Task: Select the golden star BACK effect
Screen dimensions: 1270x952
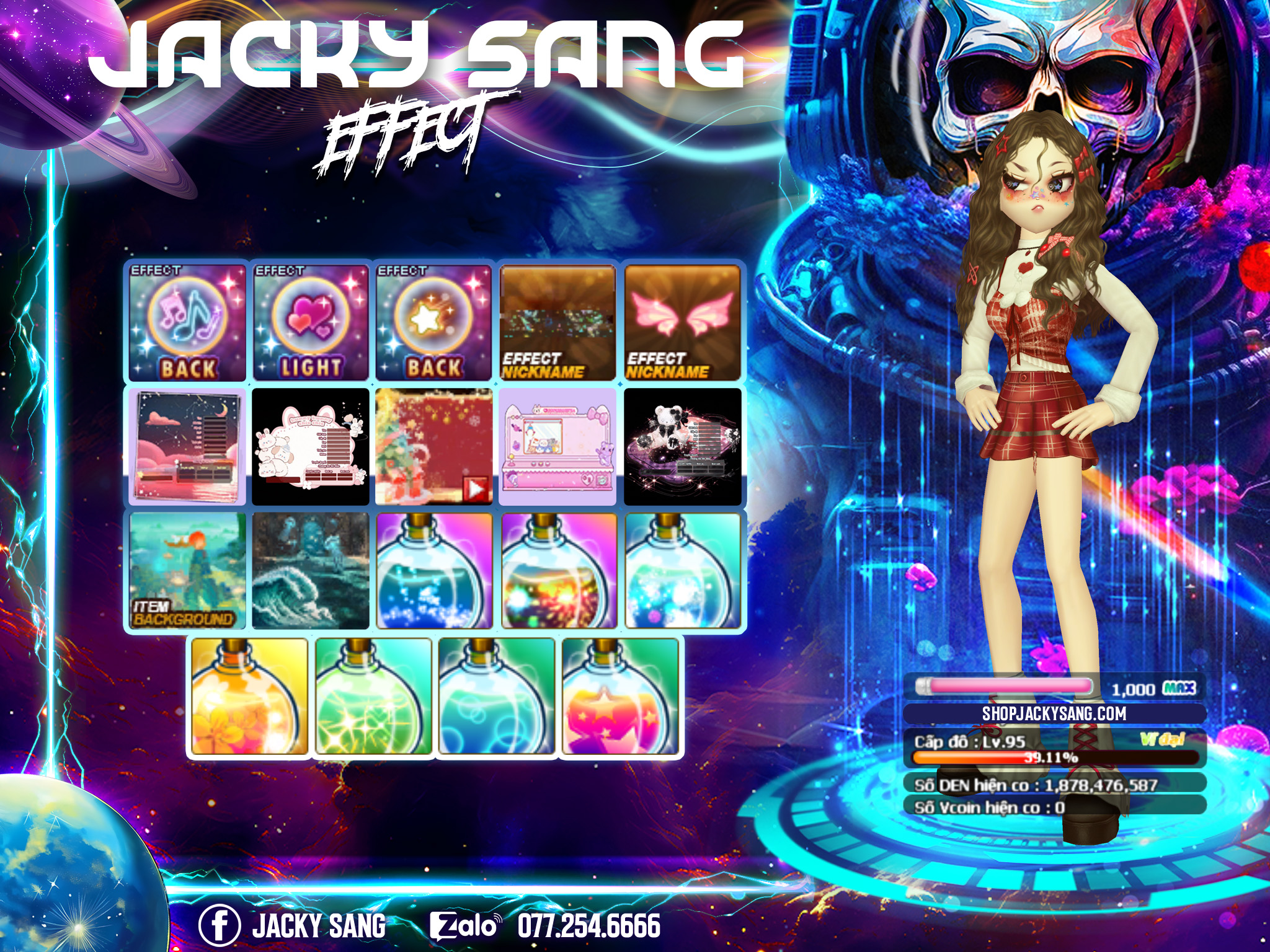Action: coord(434,322)
